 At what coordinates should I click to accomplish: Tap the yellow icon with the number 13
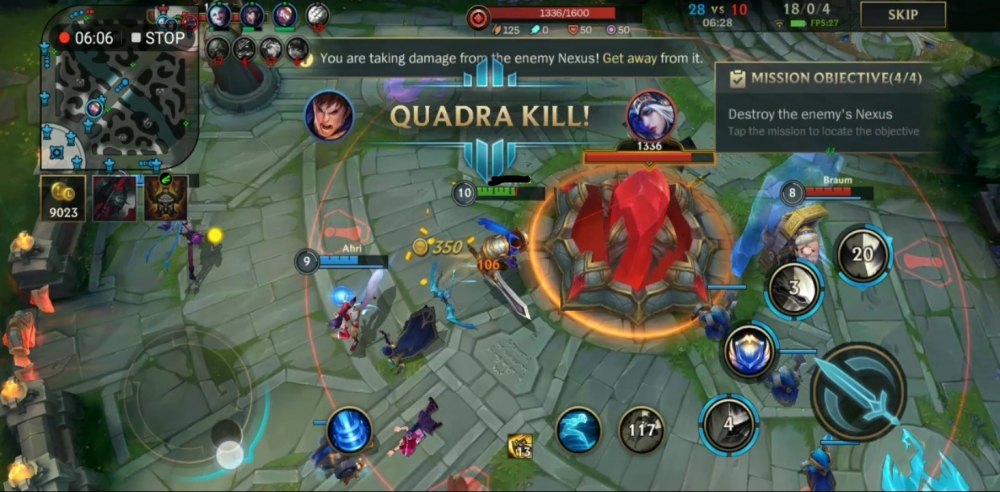click(x=519, y=447)
